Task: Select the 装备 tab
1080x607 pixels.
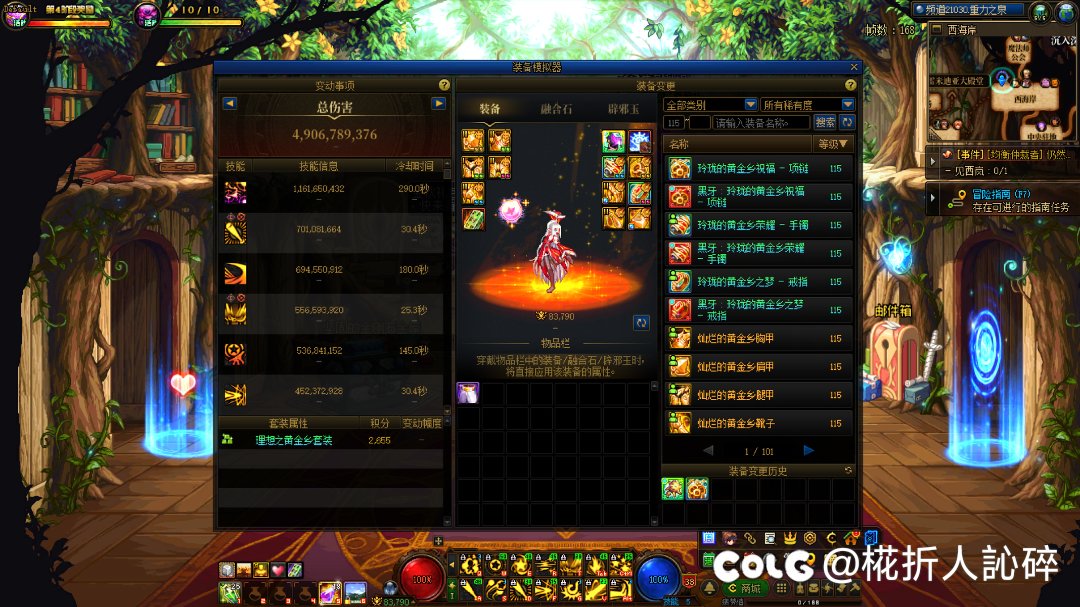Action: (490, 108)
